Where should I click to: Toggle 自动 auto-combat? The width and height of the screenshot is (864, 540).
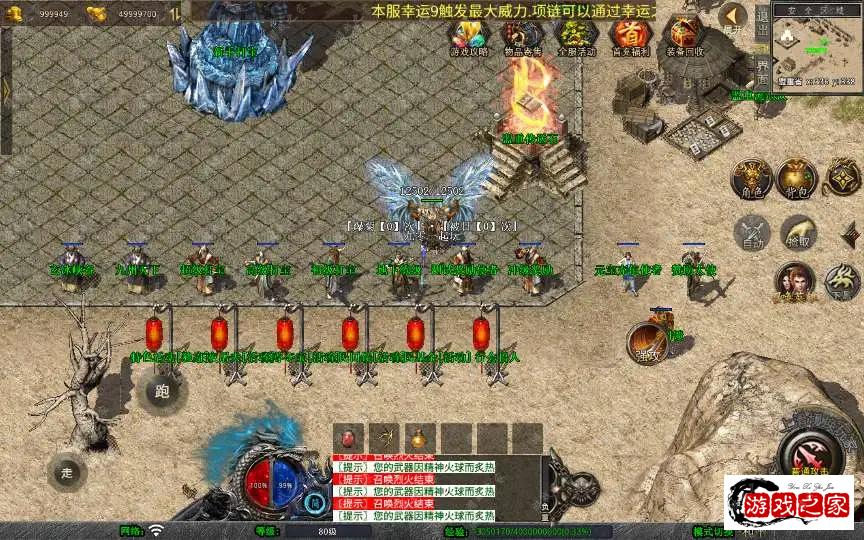coord(751,232)
